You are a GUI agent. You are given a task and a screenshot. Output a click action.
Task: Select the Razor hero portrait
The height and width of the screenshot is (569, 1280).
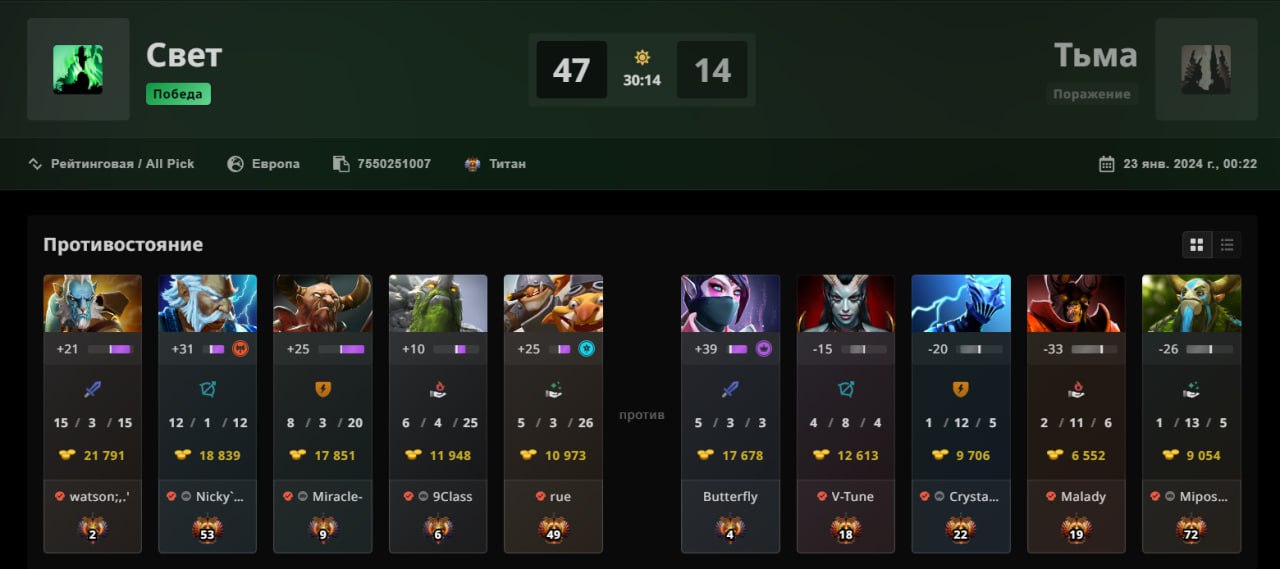(961, 304)
